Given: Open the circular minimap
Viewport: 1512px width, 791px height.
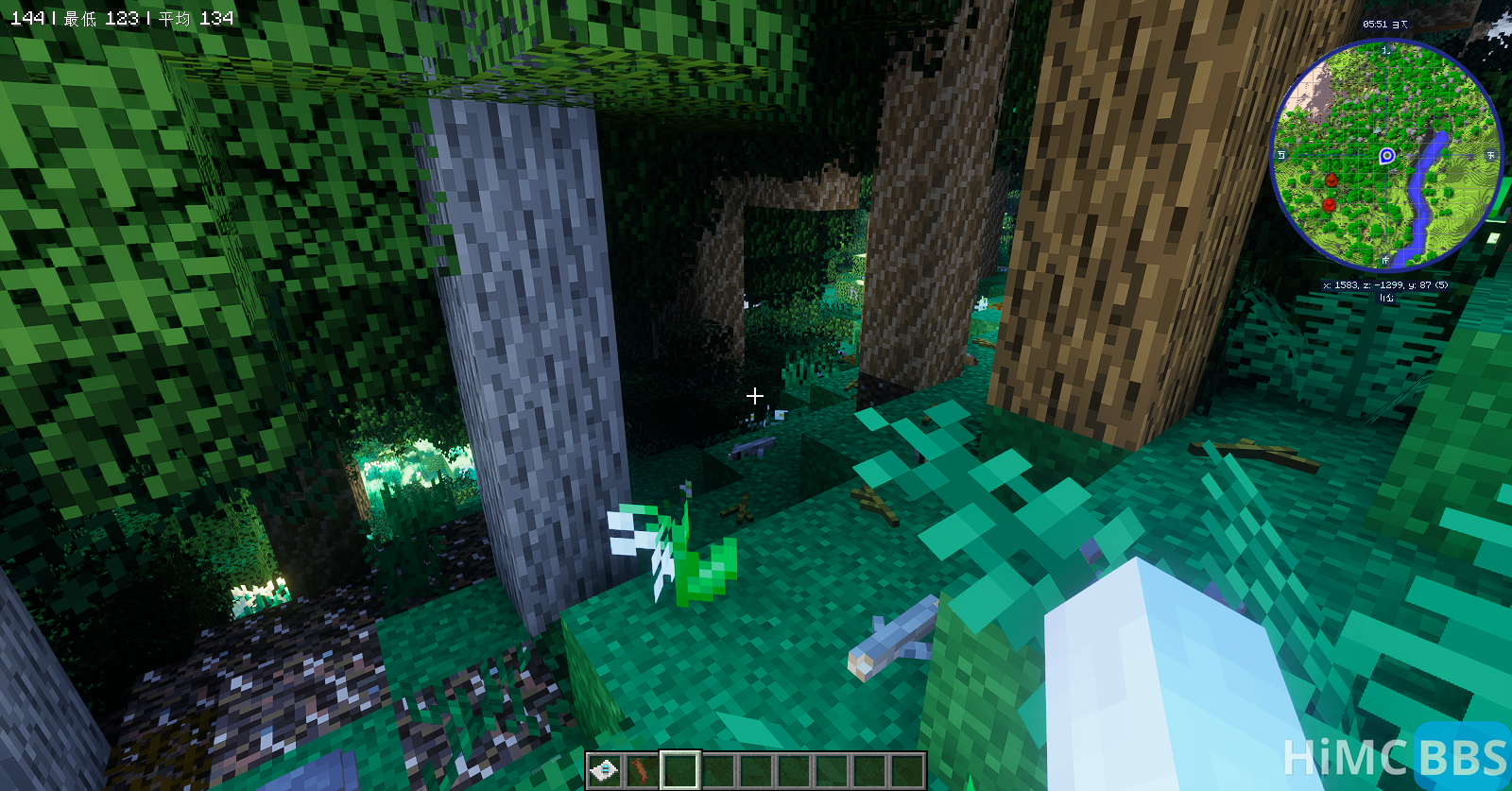Looking at the screenshot, I should pyautogui.click(x=1385, y=156).
